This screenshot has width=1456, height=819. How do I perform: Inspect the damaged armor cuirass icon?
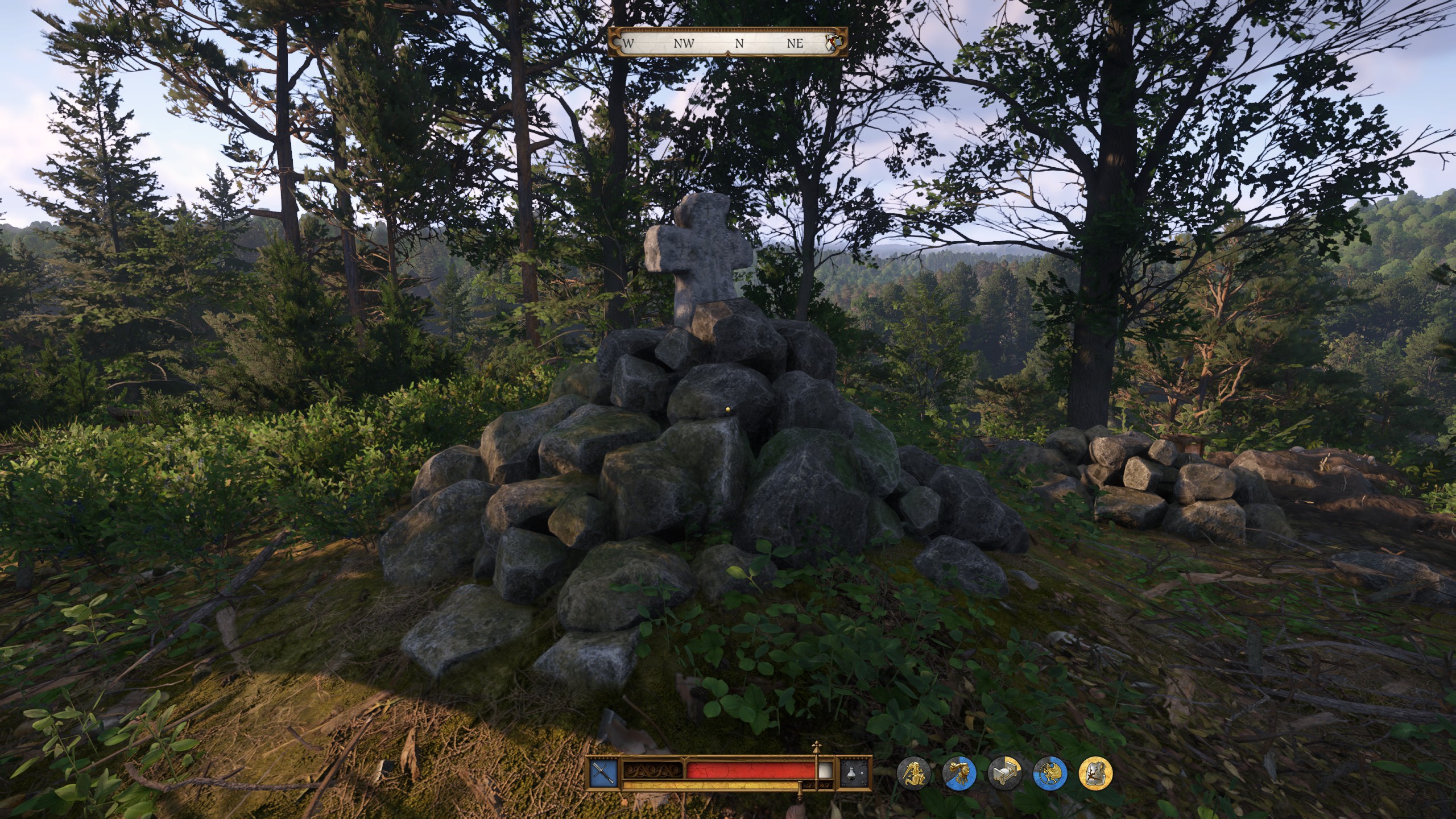tap(1095, 773)
